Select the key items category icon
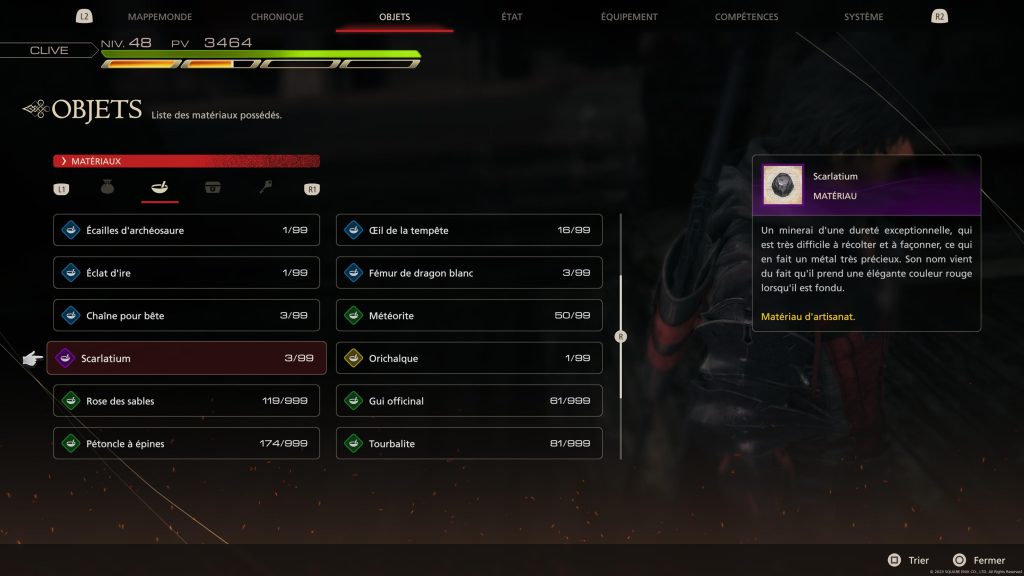This screenshot has width=1024, height=576. [x=265, y=187]
